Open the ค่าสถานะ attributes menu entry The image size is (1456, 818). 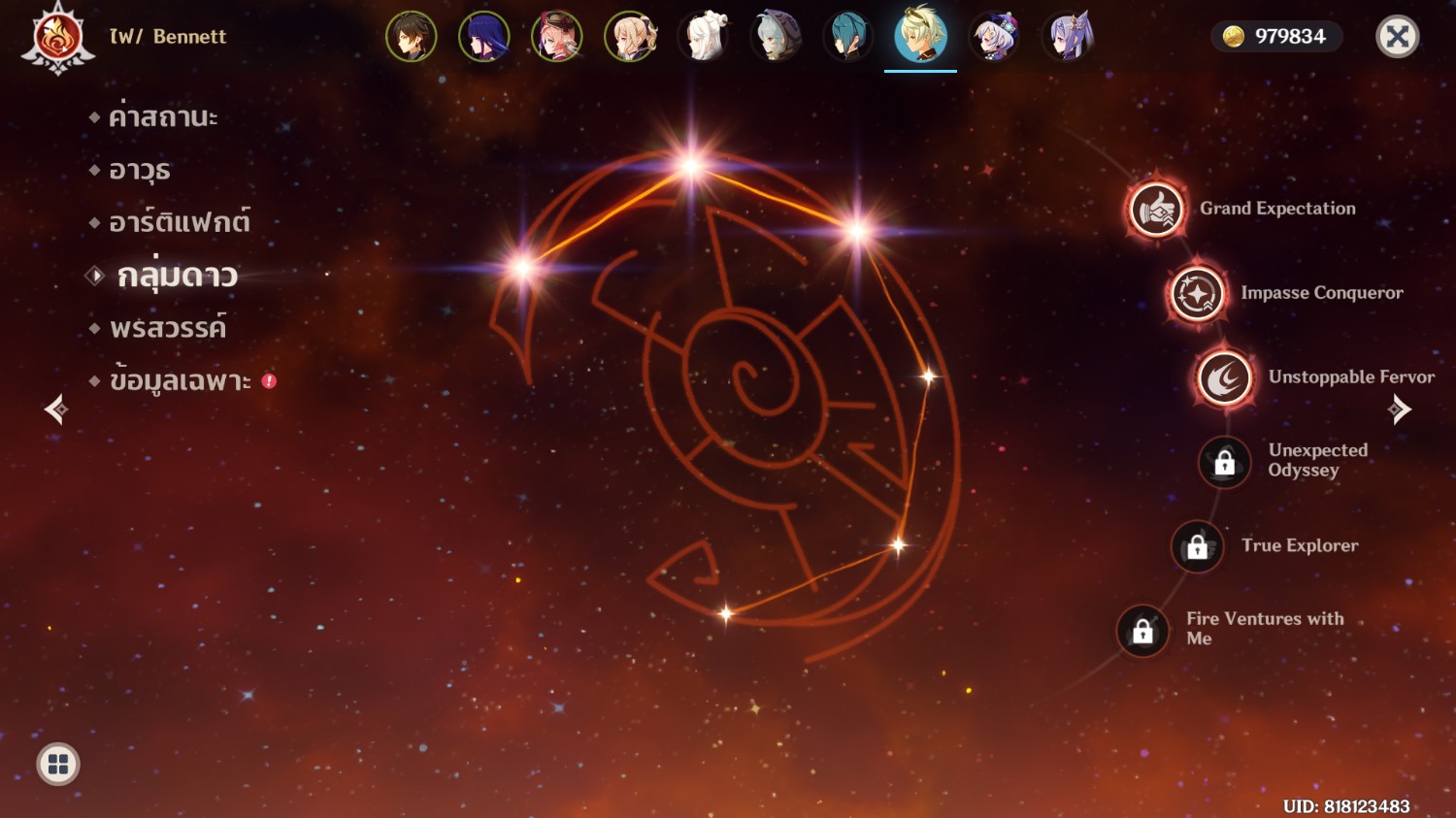[162, 117]
